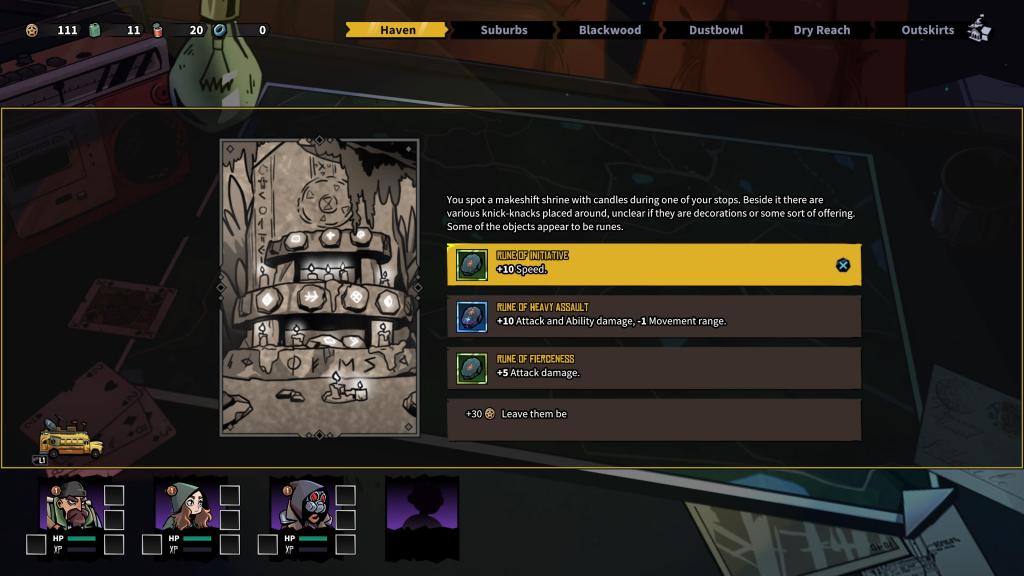1024x576 pixels.
Task: Select the bearded man with beanie portrait
Action: coord(68,505)
